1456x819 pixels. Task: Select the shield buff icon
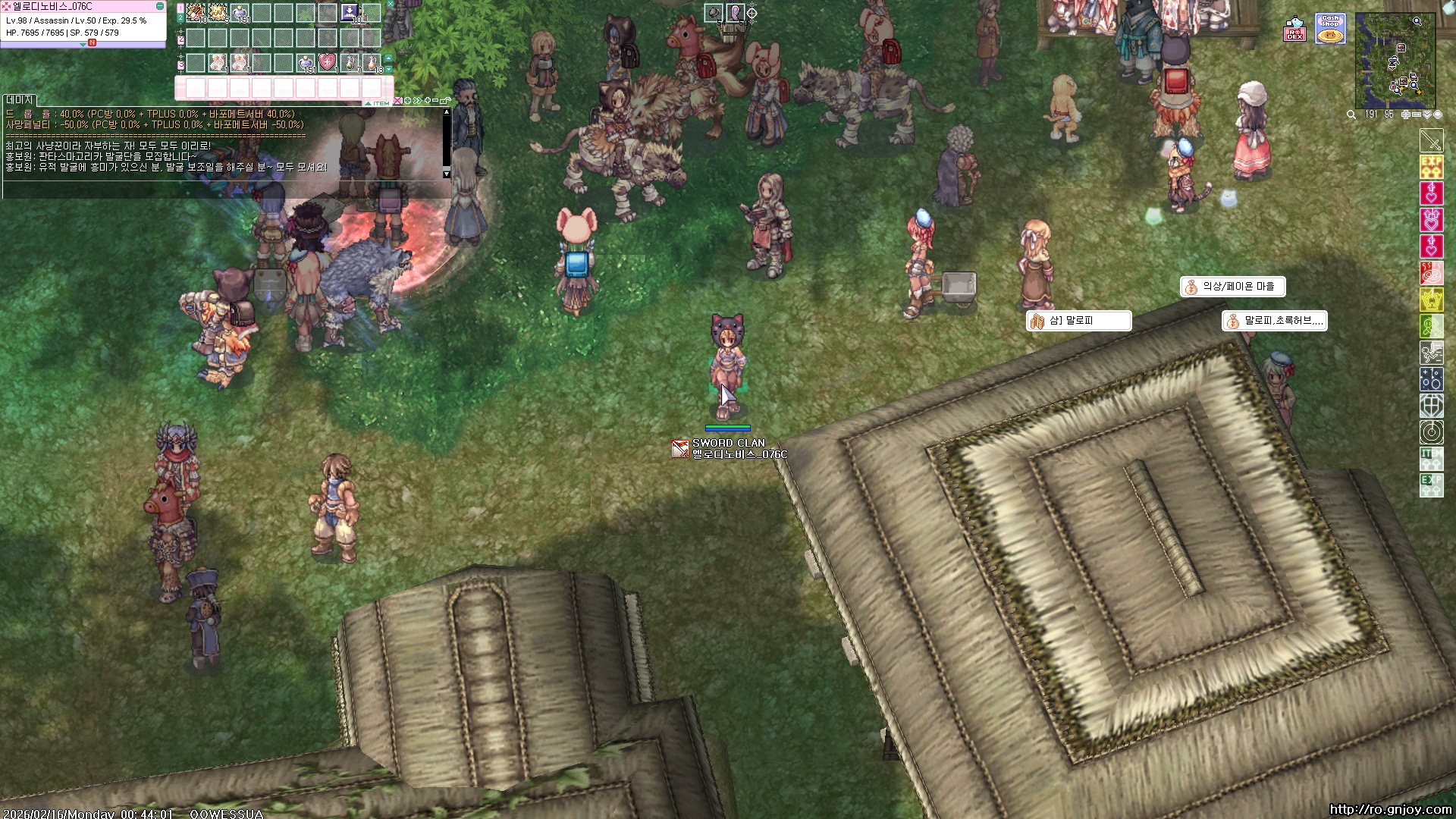(1431, 406)
